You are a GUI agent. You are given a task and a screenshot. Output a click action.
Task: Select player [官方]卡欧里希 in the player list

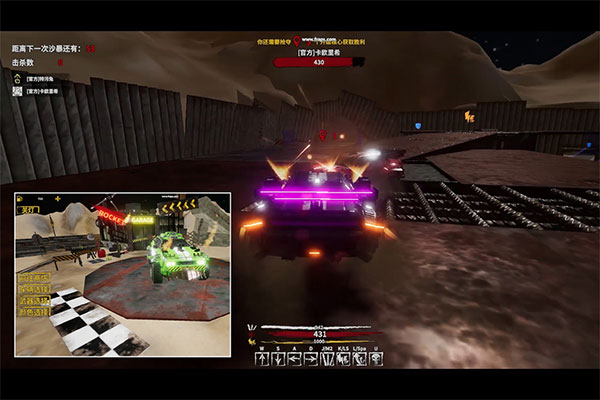[x=40, y=90]
